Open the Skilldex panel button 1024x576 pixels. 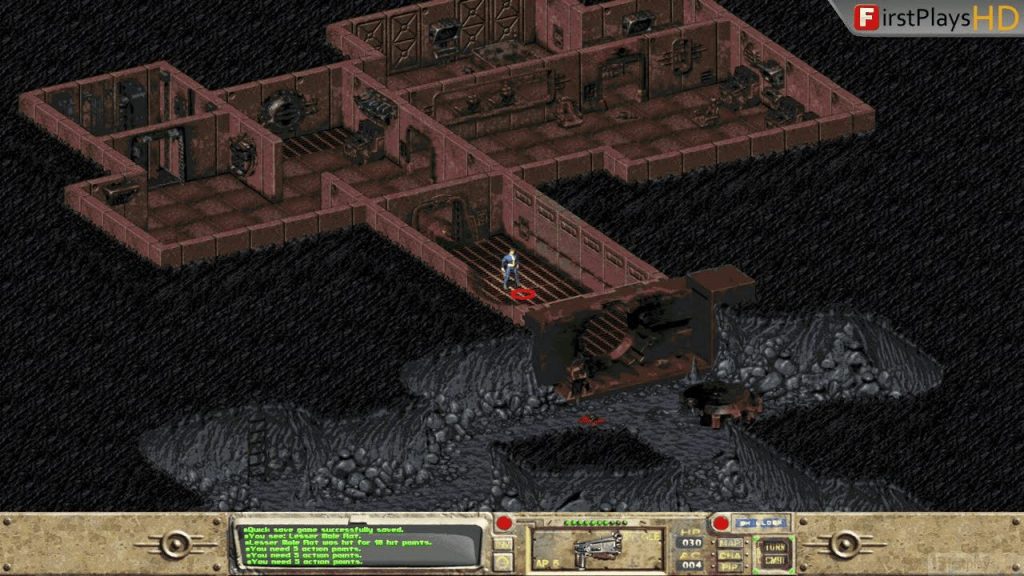(761, 522)
